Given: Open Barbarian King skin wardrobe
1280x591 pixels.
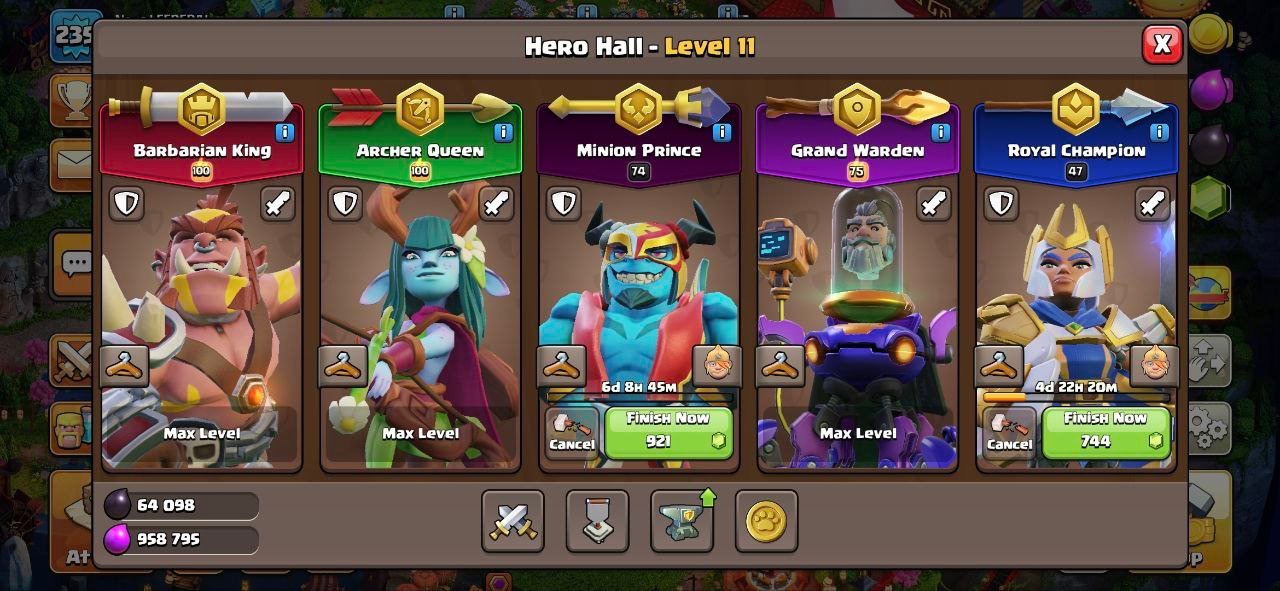Looking at the screenshot, I should click(x=125, y=366).
